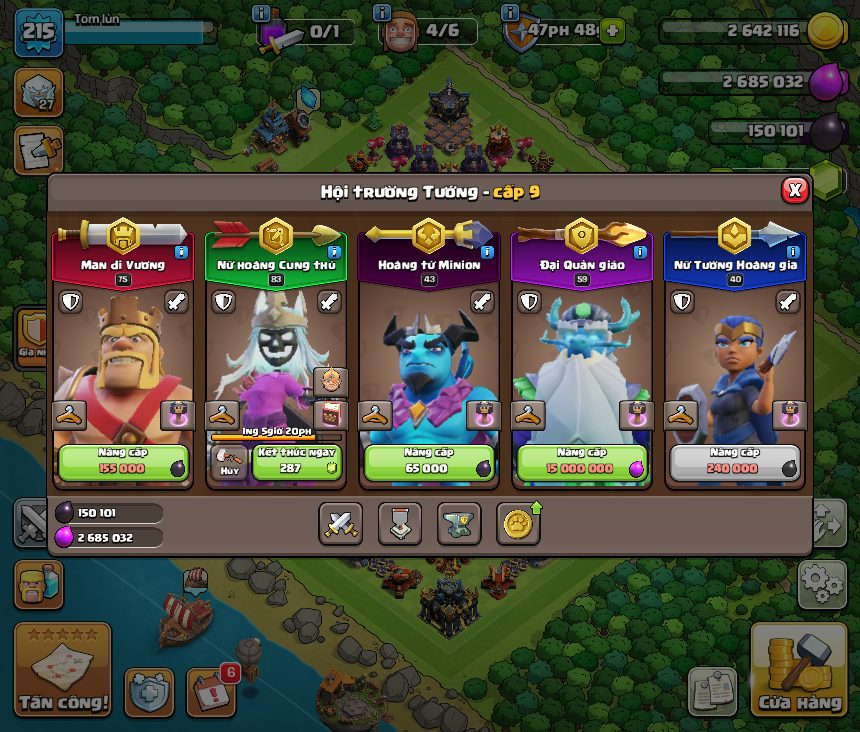
Task: Open the anvil blacksmith button
Action: 459,523
